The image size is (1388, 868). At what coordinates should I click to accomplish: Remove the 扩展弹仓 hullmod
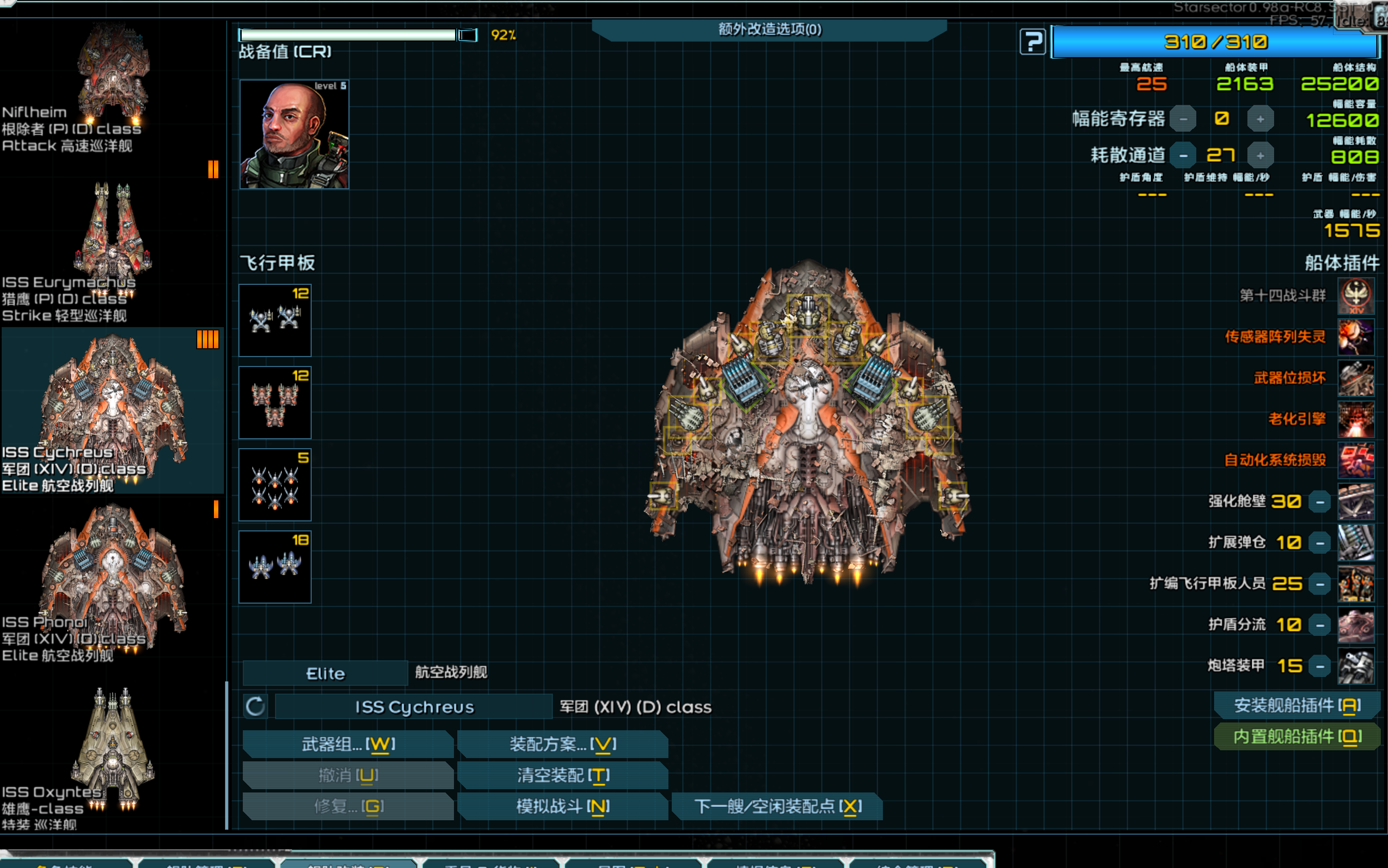[1320, 543]
